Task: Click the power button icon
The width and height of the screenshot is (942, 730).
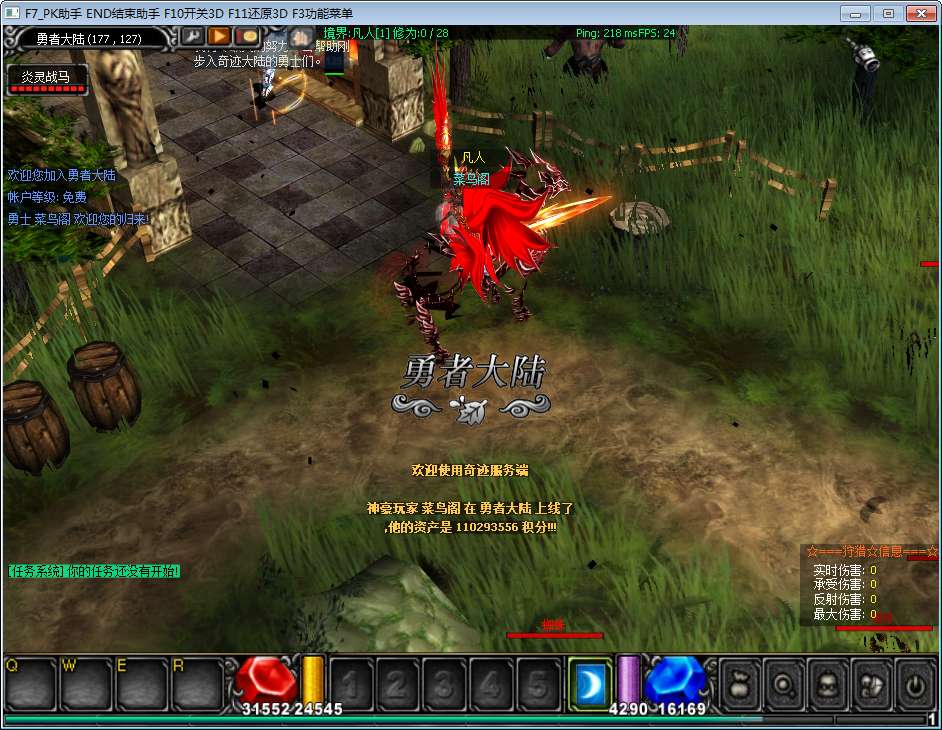Action: tap(915, 684)
